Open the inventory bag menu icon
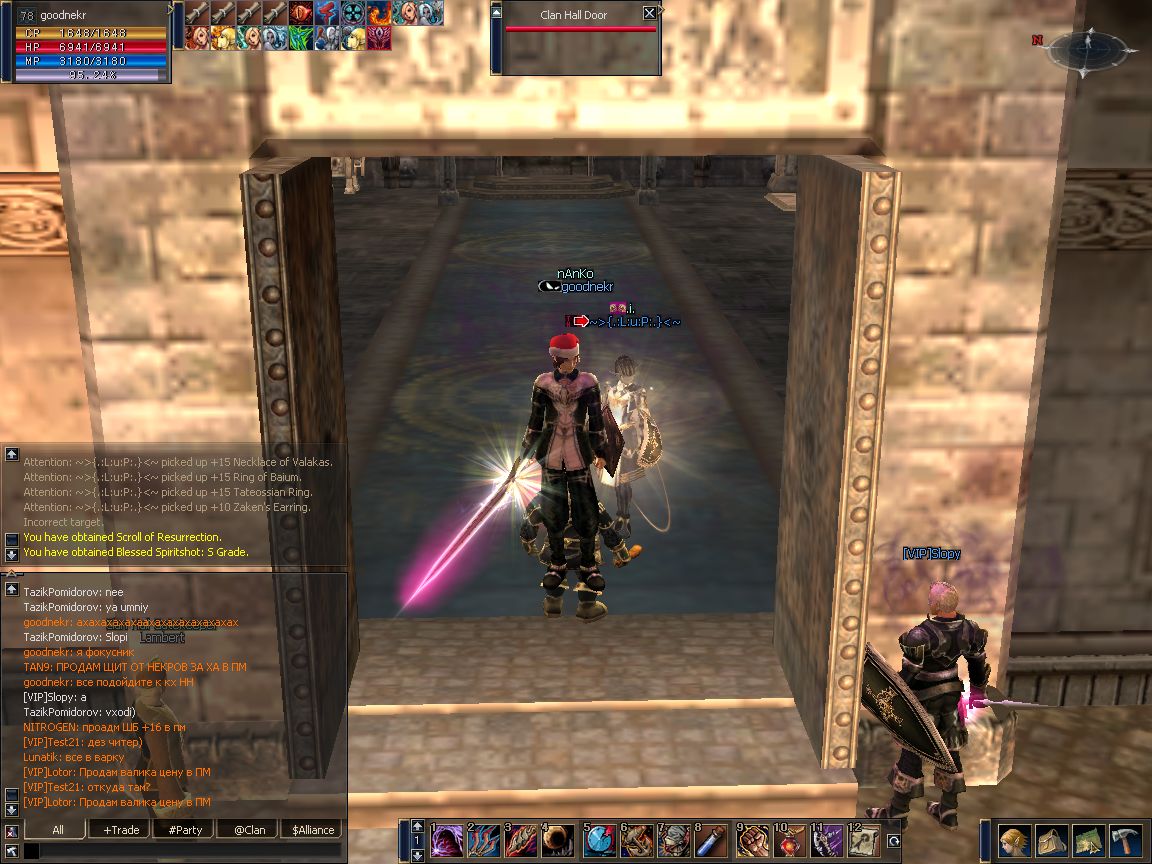 (x=1051, y=841)
